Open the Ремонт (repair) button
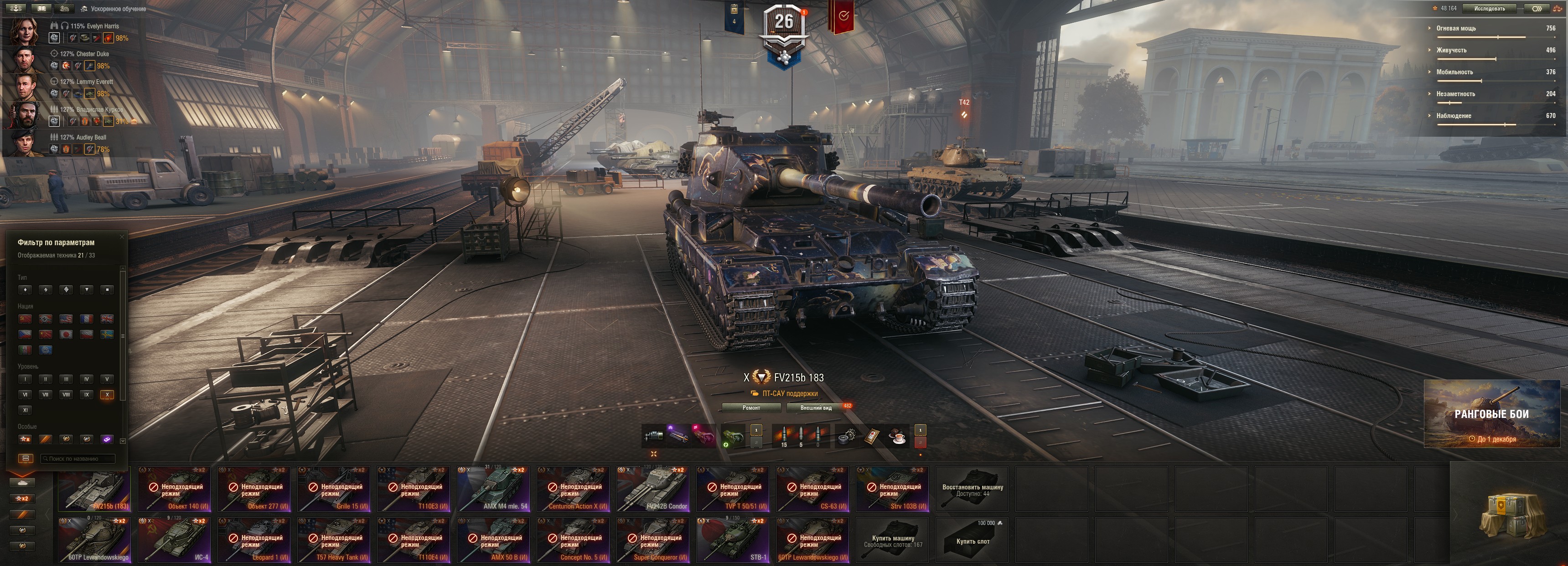The height and width of the screenshot is (566, 1568). (751, 408)
